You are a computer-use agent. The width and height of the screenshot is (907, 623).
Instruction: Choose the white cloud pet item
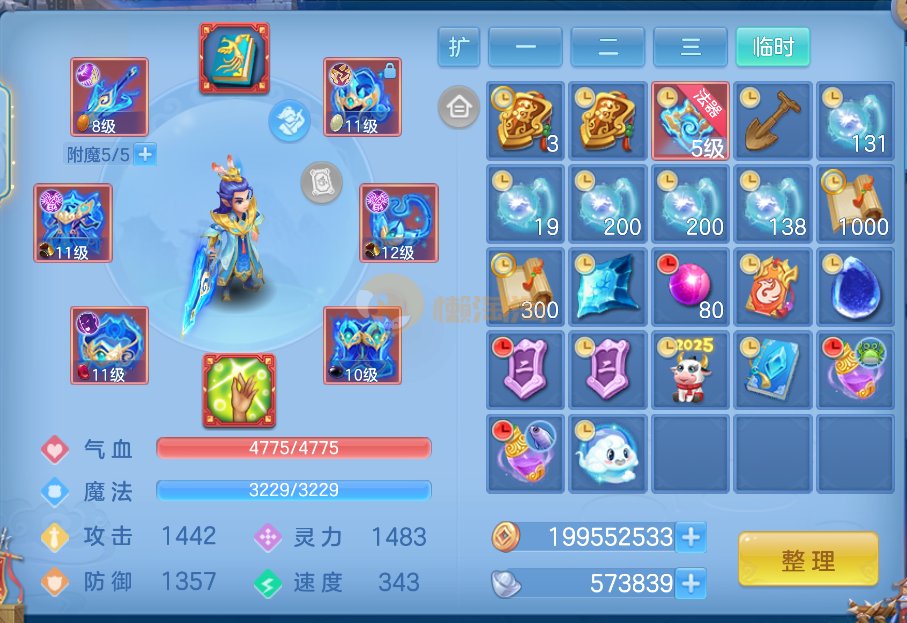click(607, 453)
